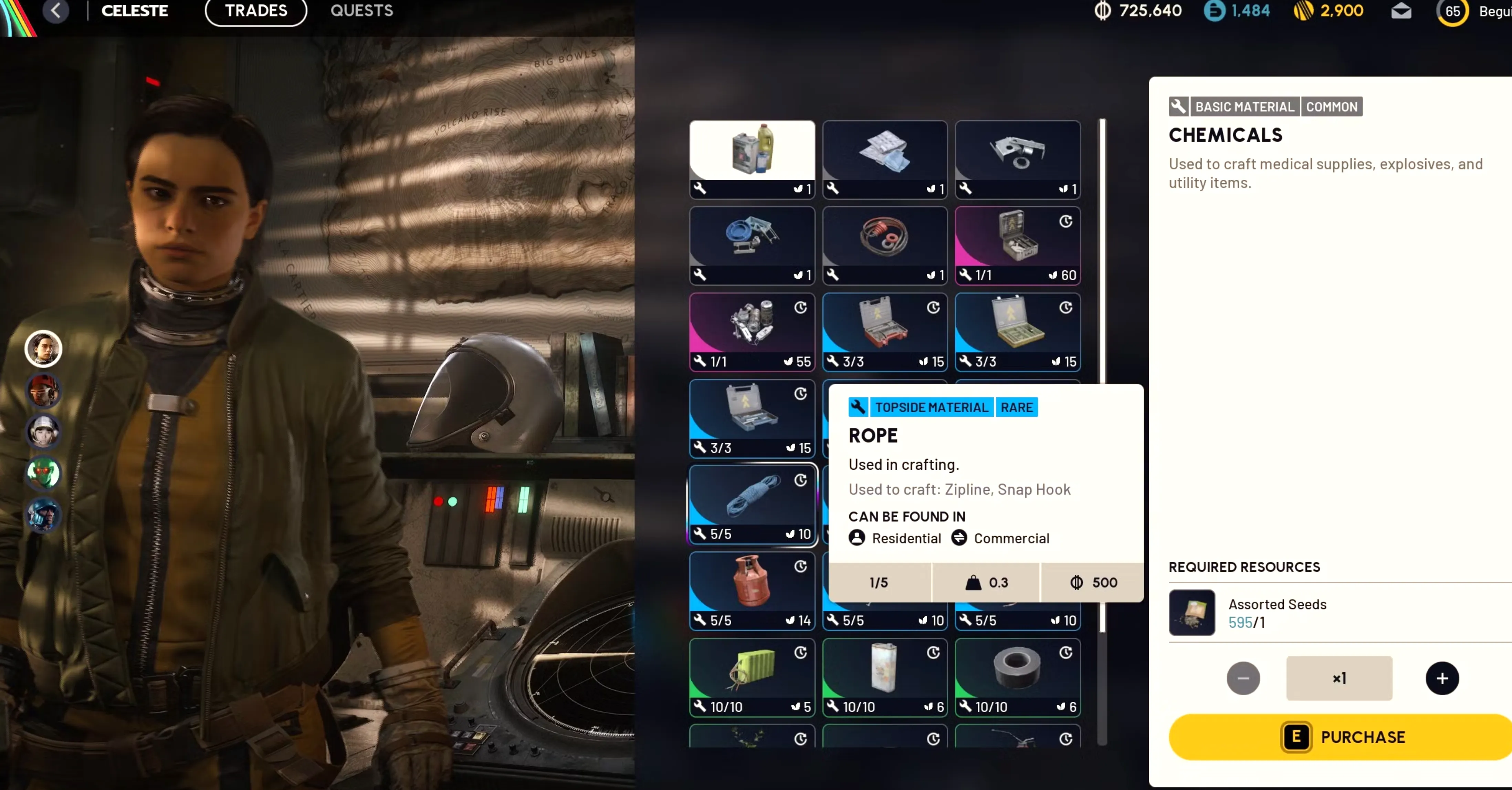Select Celeste's portrait at top of avatar list

click(x=43, y=349)
